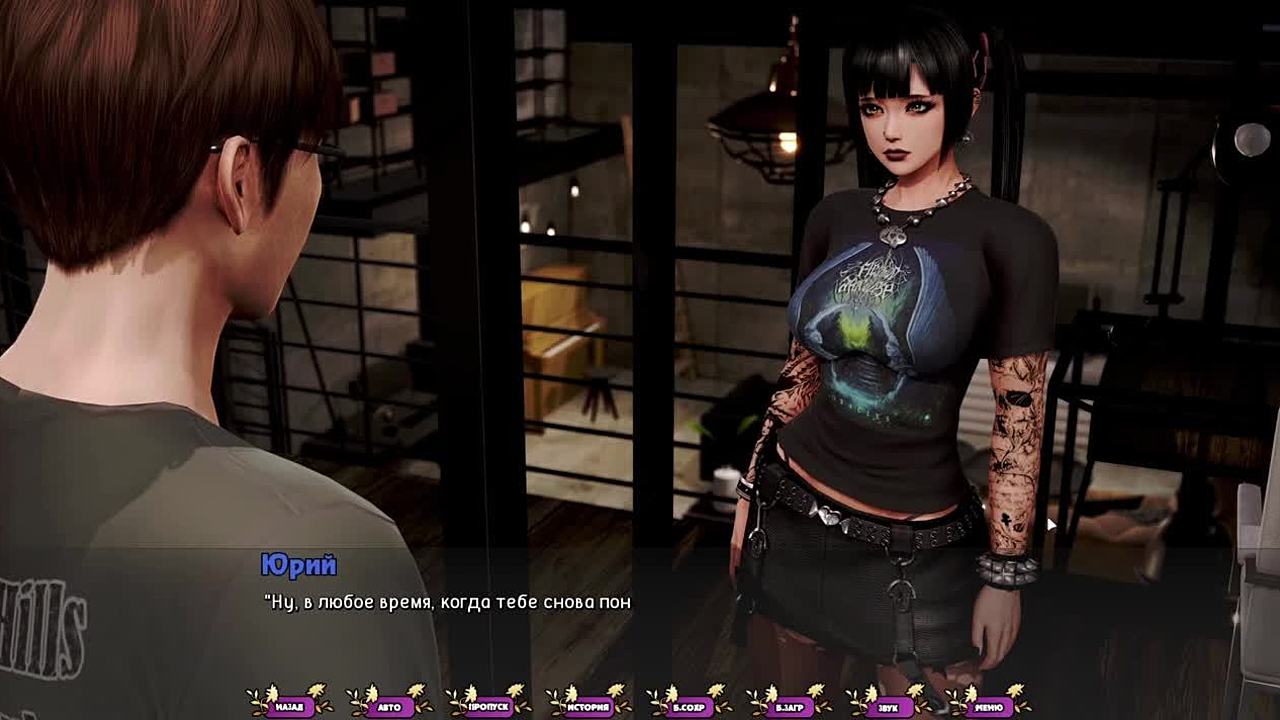Enable auto-advance with АВТО

pyautogui.click(x=389, y=707)
